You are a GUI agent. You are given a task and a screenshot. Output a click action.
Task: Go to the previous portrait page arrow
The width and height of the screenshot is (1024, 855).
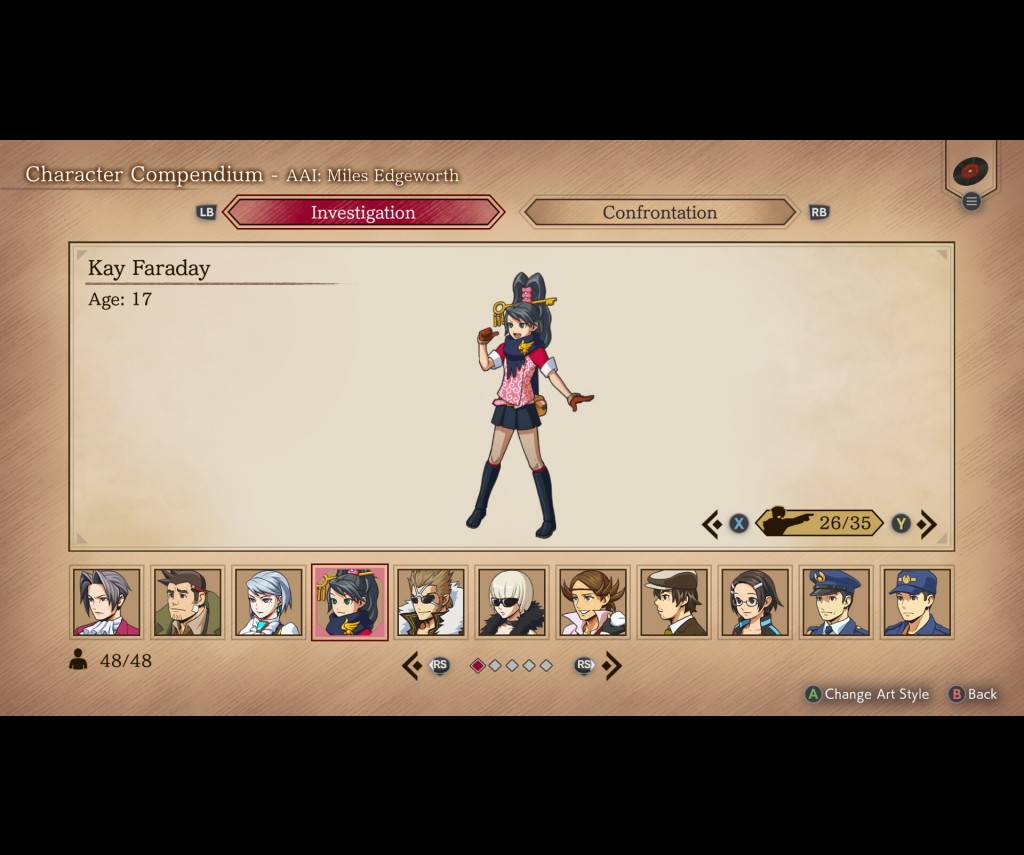pyautogui.click(x=411, y=665)
